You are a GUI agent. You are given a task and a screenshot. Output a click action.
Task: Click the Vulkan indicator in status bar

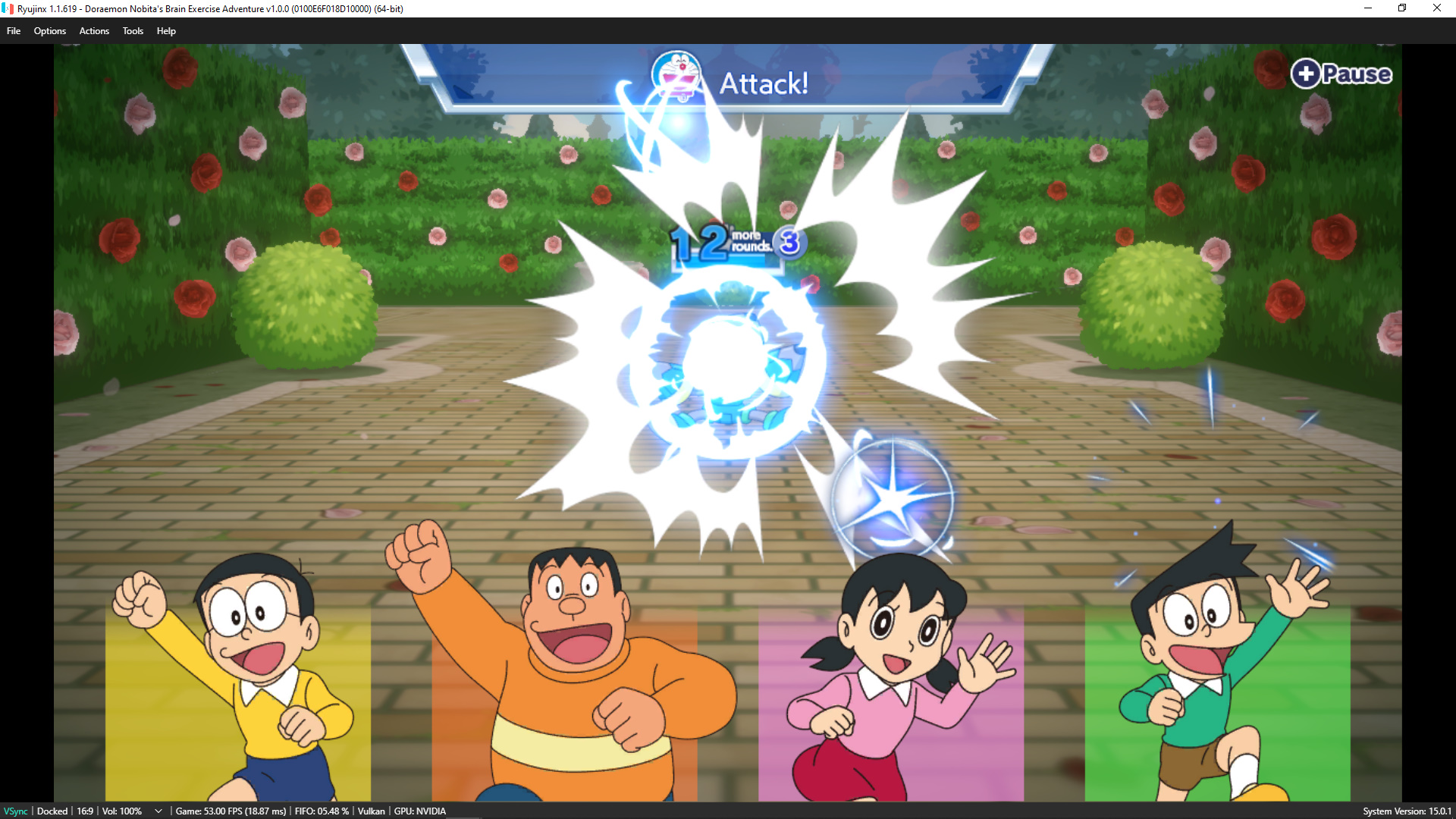click(371, 811)
